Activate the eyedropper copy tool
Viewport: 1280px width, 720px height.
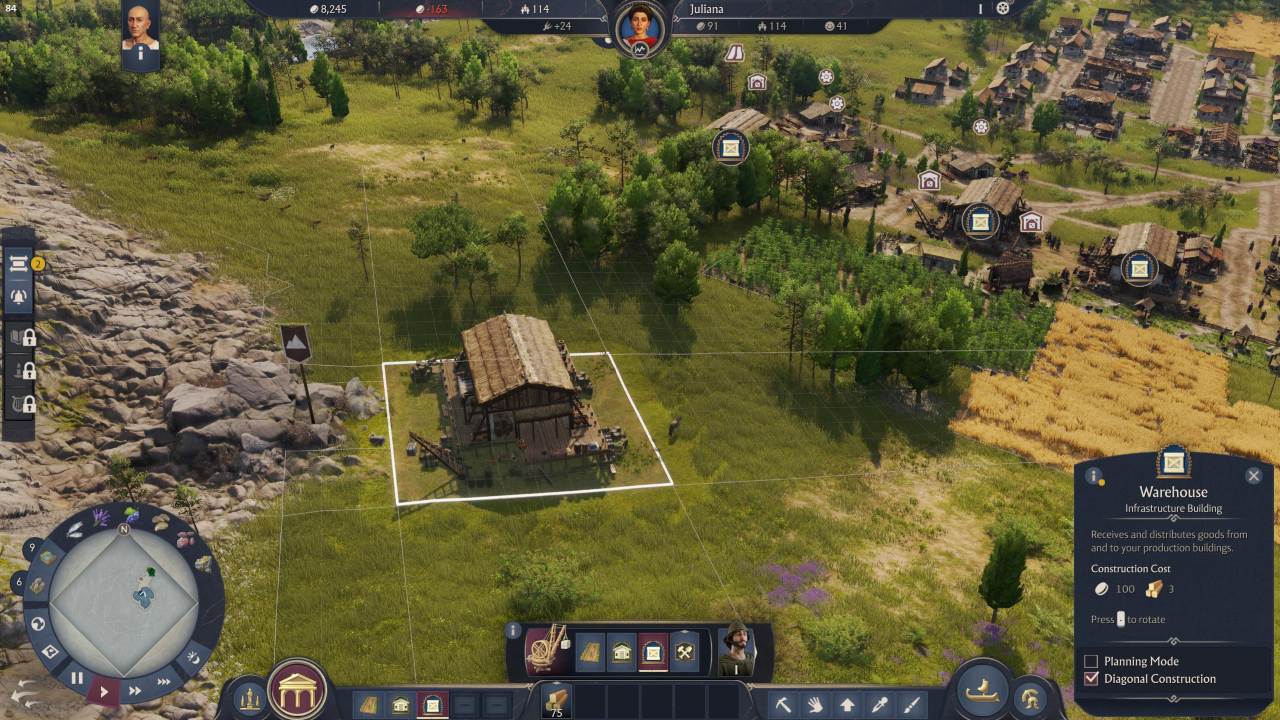(879, 704)
